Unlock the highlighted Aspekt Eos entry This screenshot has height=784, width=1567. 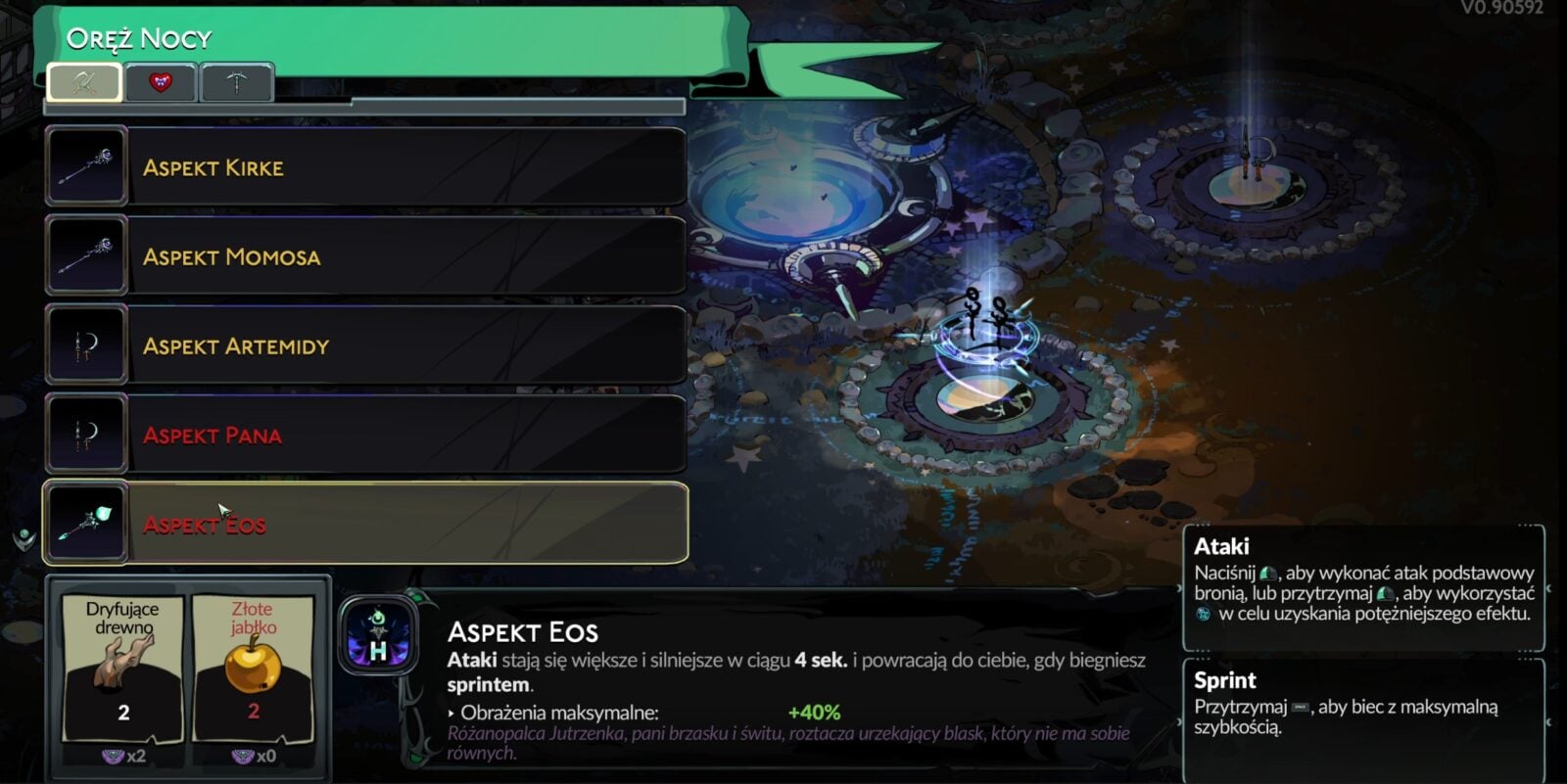click(364, 524)
